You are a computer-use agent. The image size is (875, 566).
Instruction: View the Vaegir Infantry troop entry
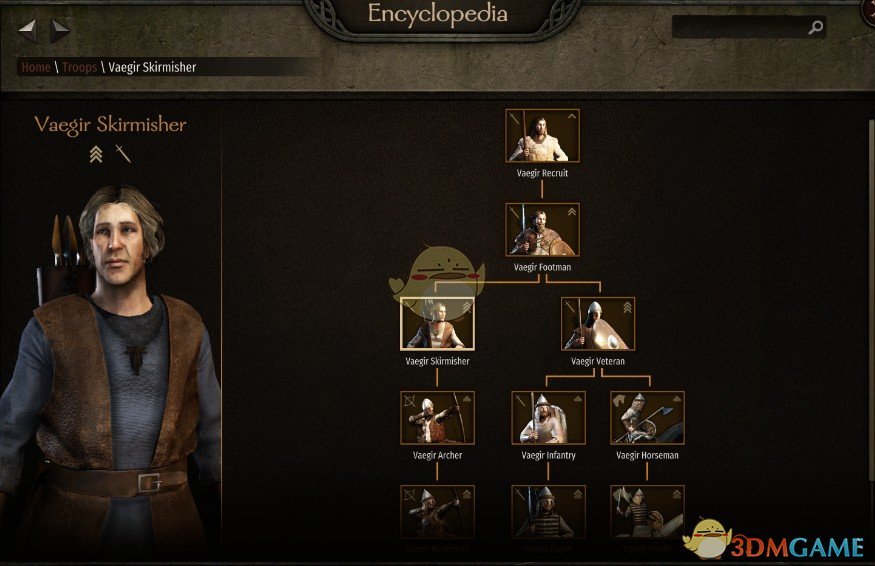coord(548,418)
